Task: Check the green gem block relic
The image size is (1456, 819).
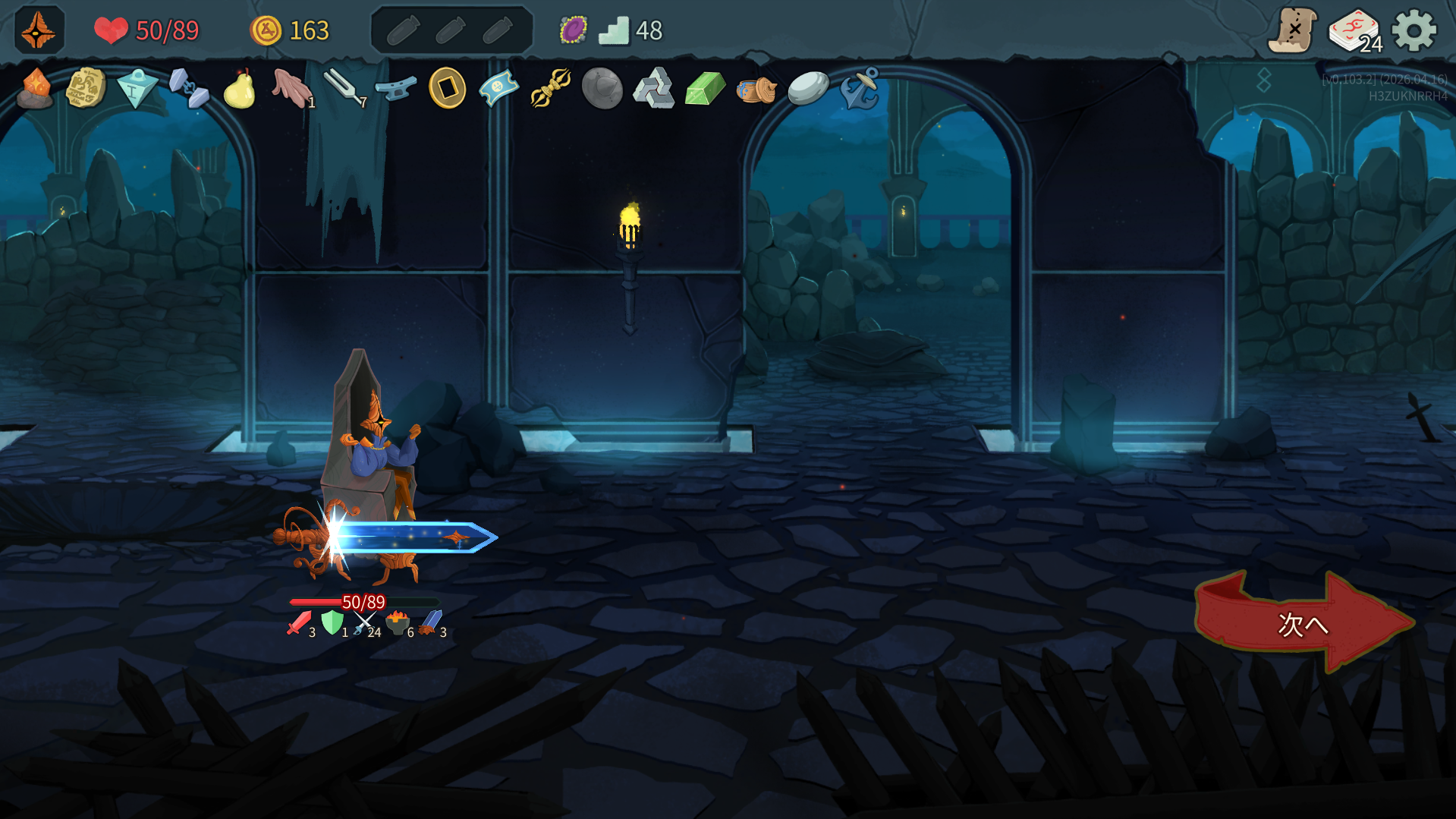Action: (705, 89)
